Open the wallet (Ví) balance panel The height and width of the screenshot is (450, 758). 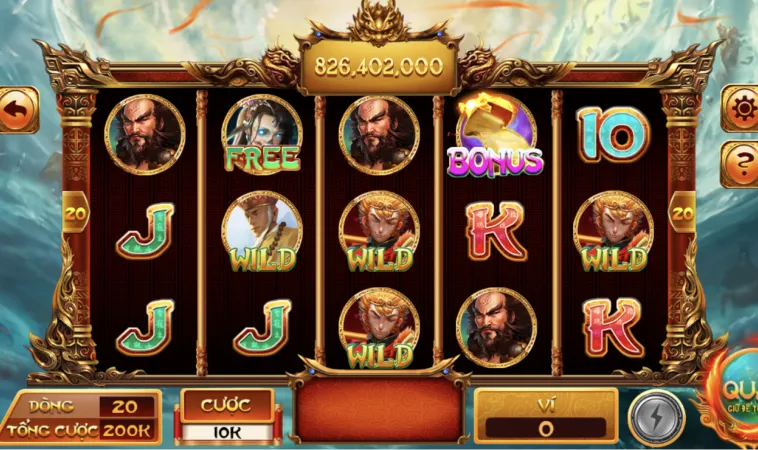(546, 417)
